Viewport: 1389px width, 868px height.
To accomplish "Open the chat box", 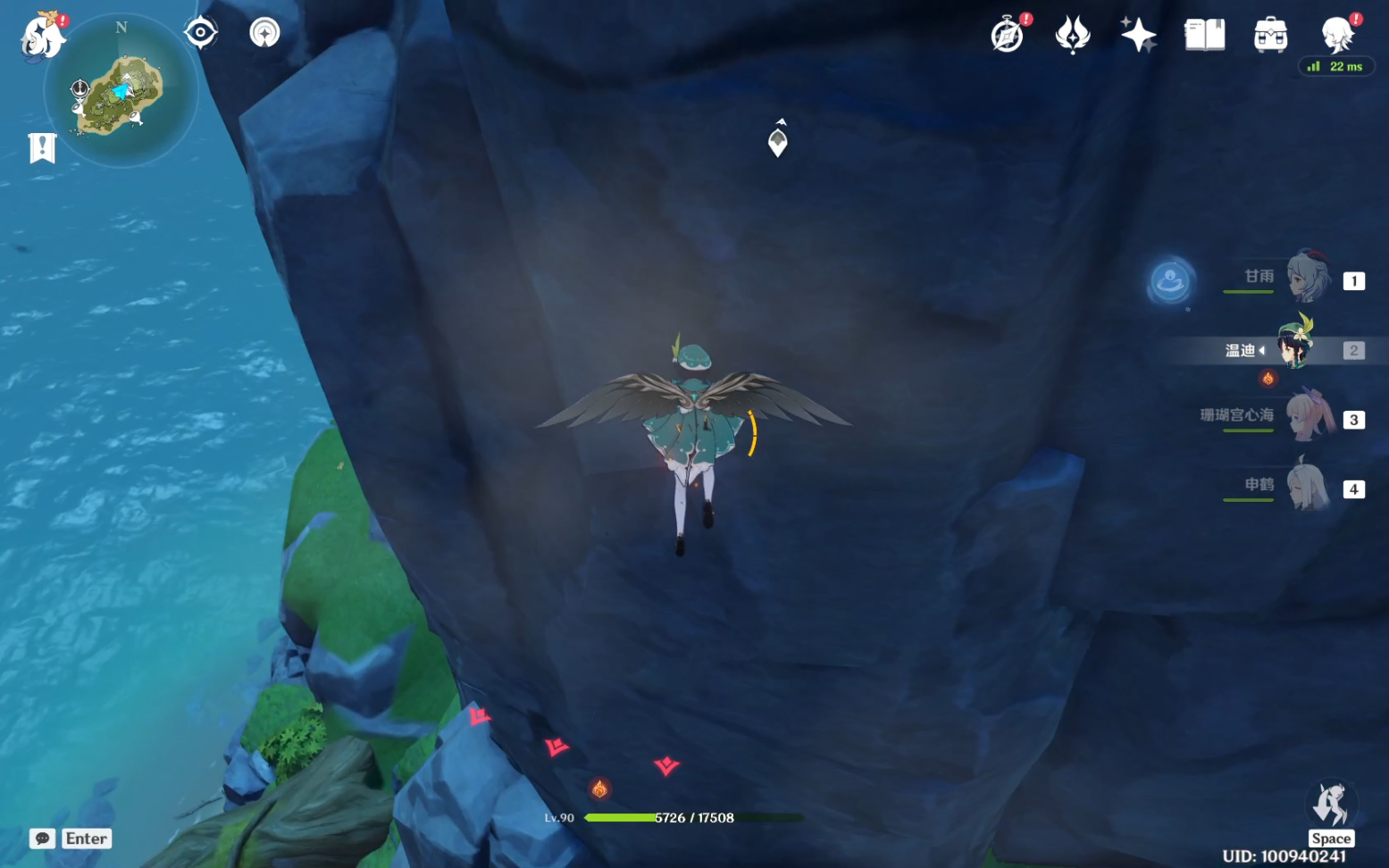I will pos(43,839).
